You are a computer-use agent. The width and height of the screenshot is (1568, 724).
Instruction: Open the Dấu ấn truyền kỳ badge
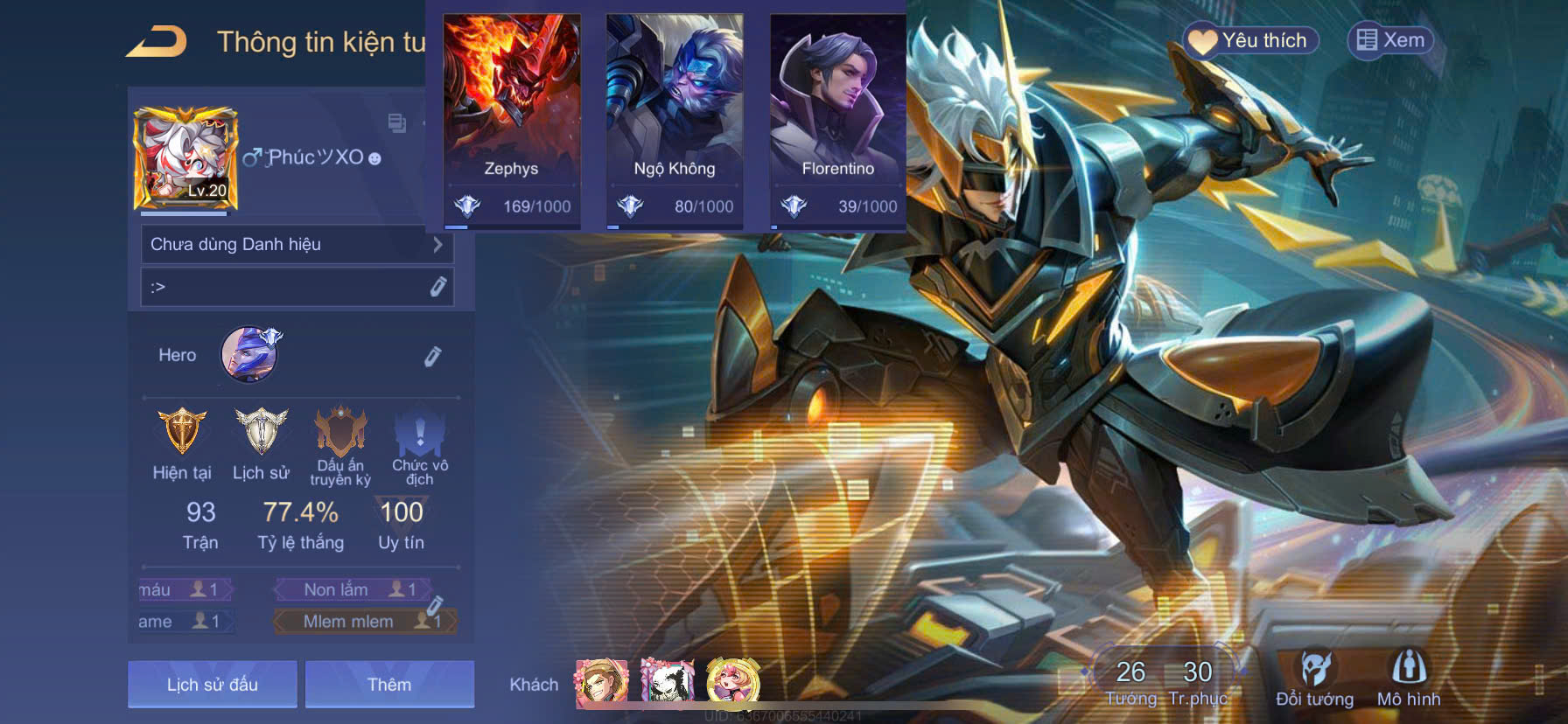[x=340, y=432]
